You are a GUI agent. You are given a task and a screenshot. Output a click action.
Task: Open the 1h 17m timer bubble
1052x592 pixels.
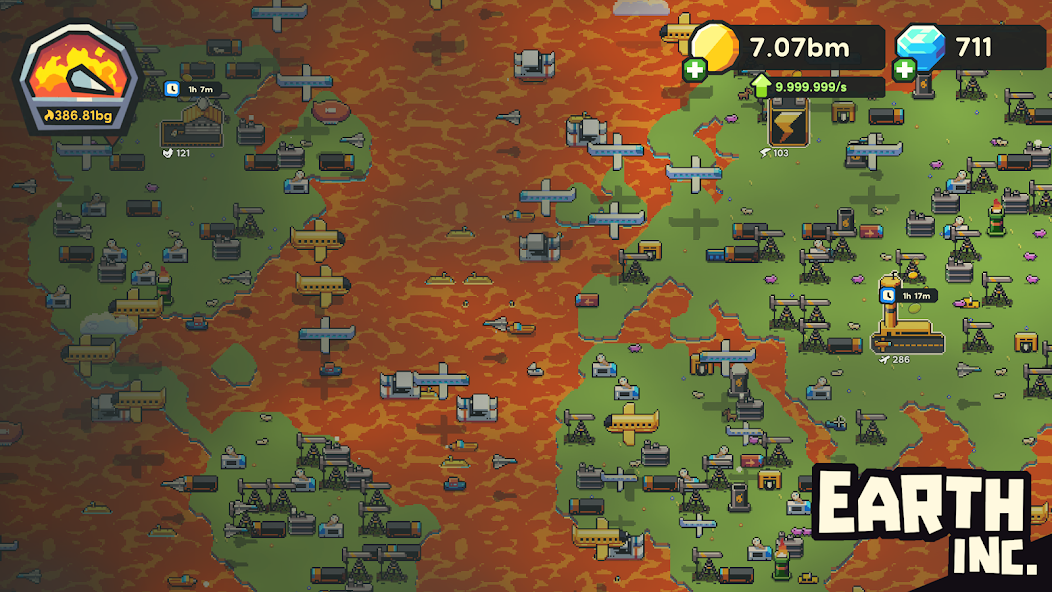(x=908, y=295)
